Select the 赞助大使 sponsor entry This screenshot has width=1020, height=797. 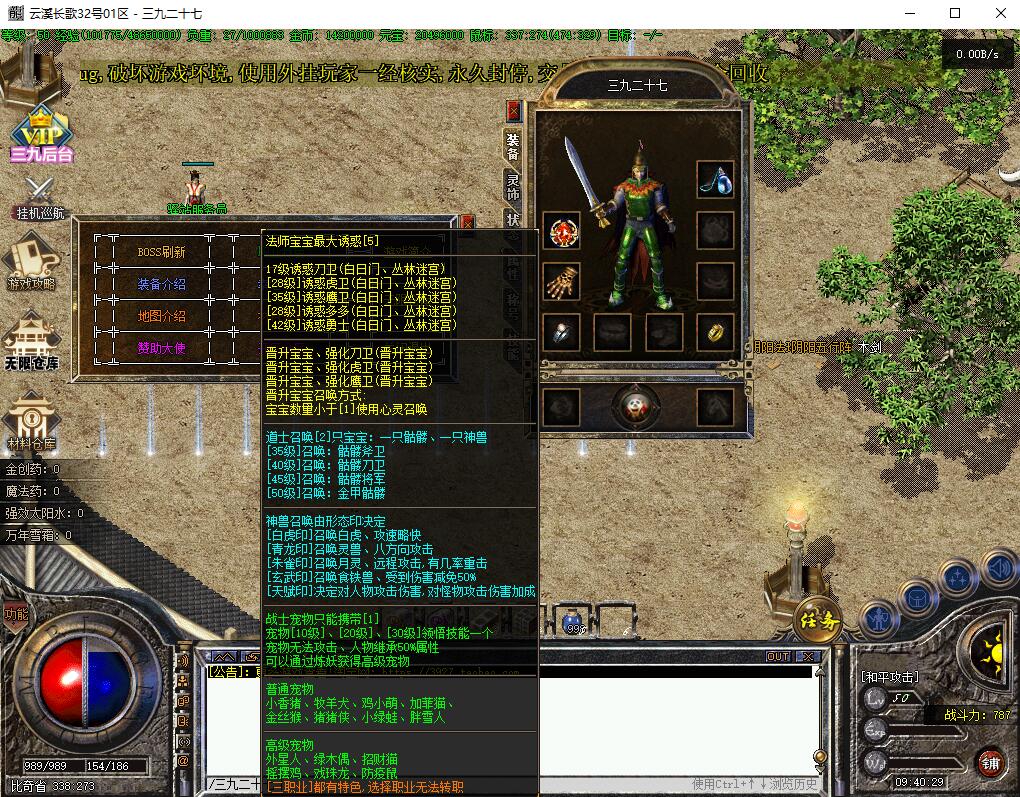click(162, 348)
